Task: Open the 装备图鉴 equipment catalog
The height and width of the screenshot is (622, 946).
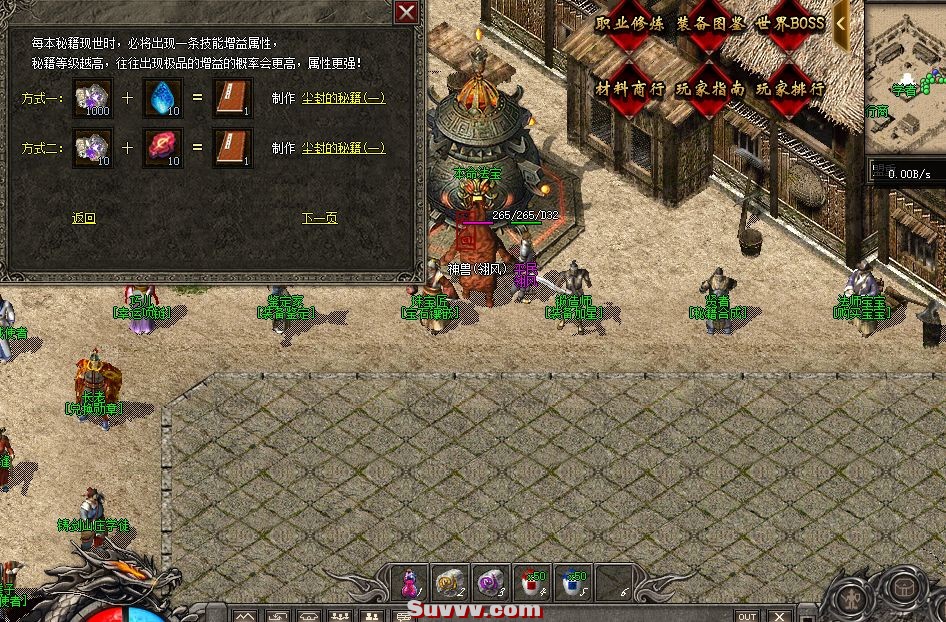Action: [709, 24]
